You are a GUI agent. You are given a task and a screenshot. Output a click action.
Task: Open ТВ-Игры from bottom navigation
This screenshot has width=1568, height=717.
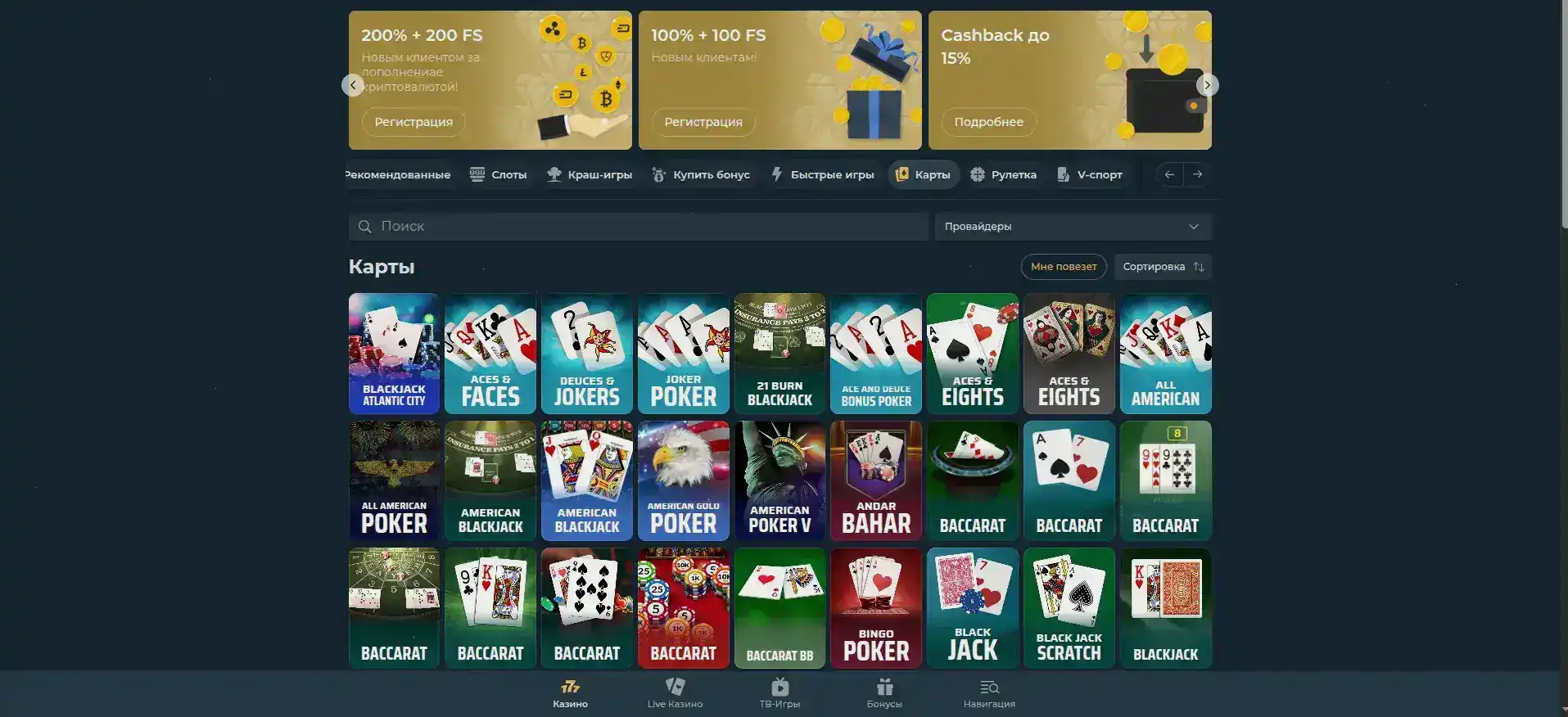(779, 688)
